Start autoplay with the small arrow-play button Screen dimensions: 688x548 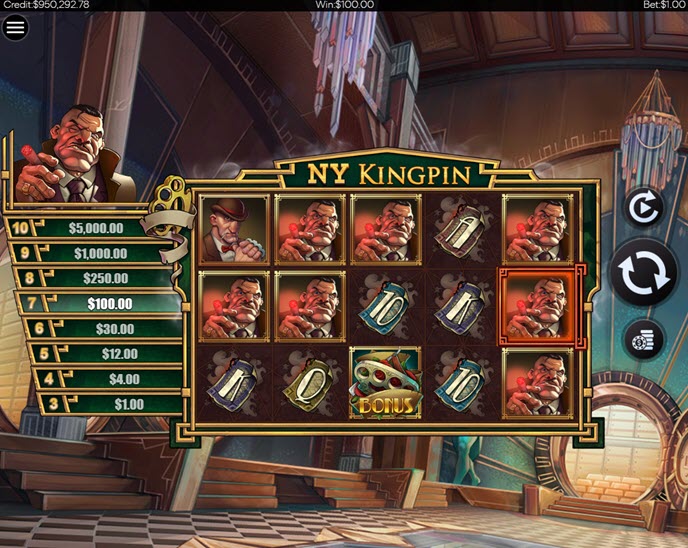coord(643,207)
